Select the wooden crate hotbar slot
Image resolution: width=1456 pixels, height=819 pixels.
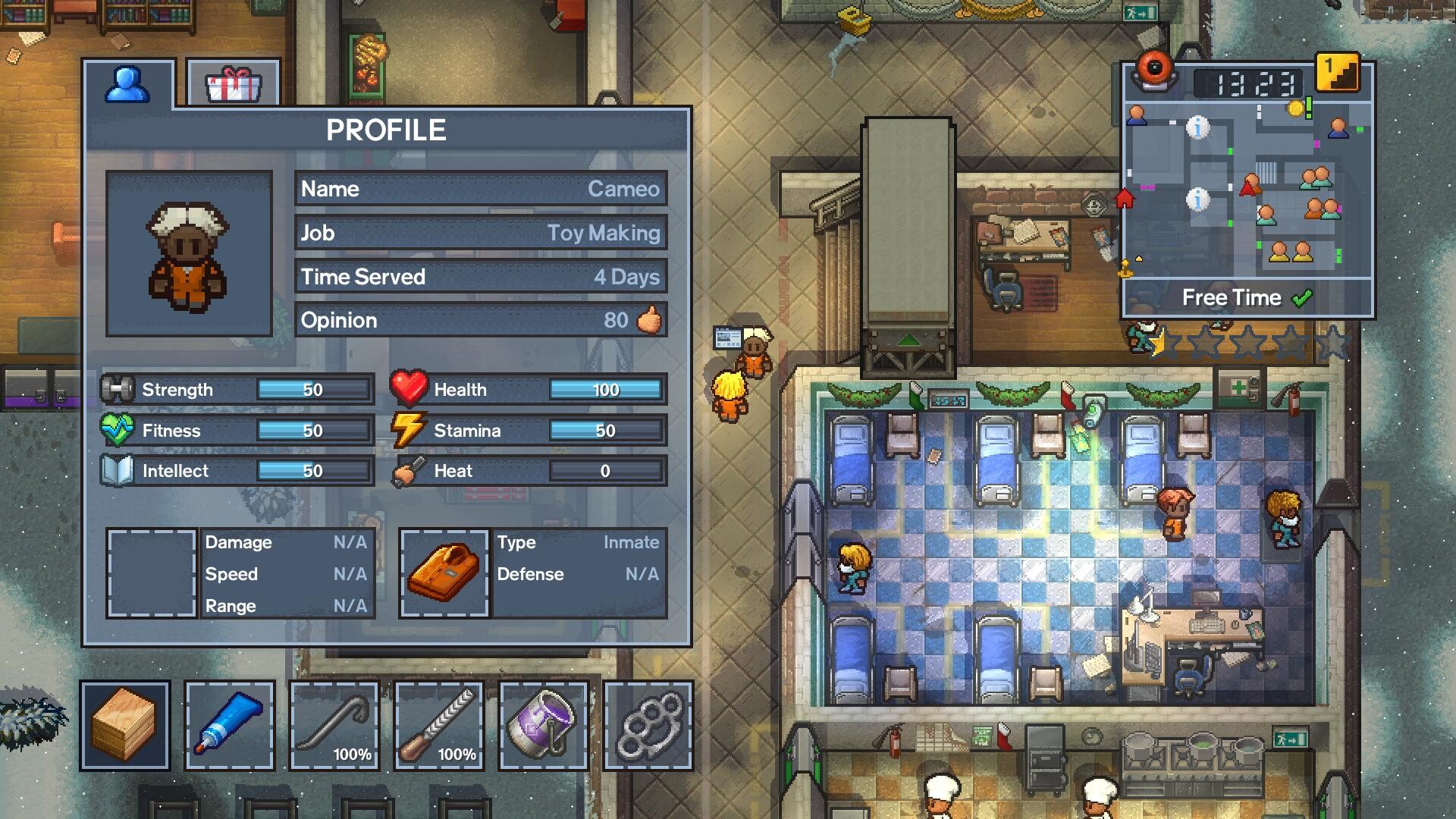(x=124, y=725)
